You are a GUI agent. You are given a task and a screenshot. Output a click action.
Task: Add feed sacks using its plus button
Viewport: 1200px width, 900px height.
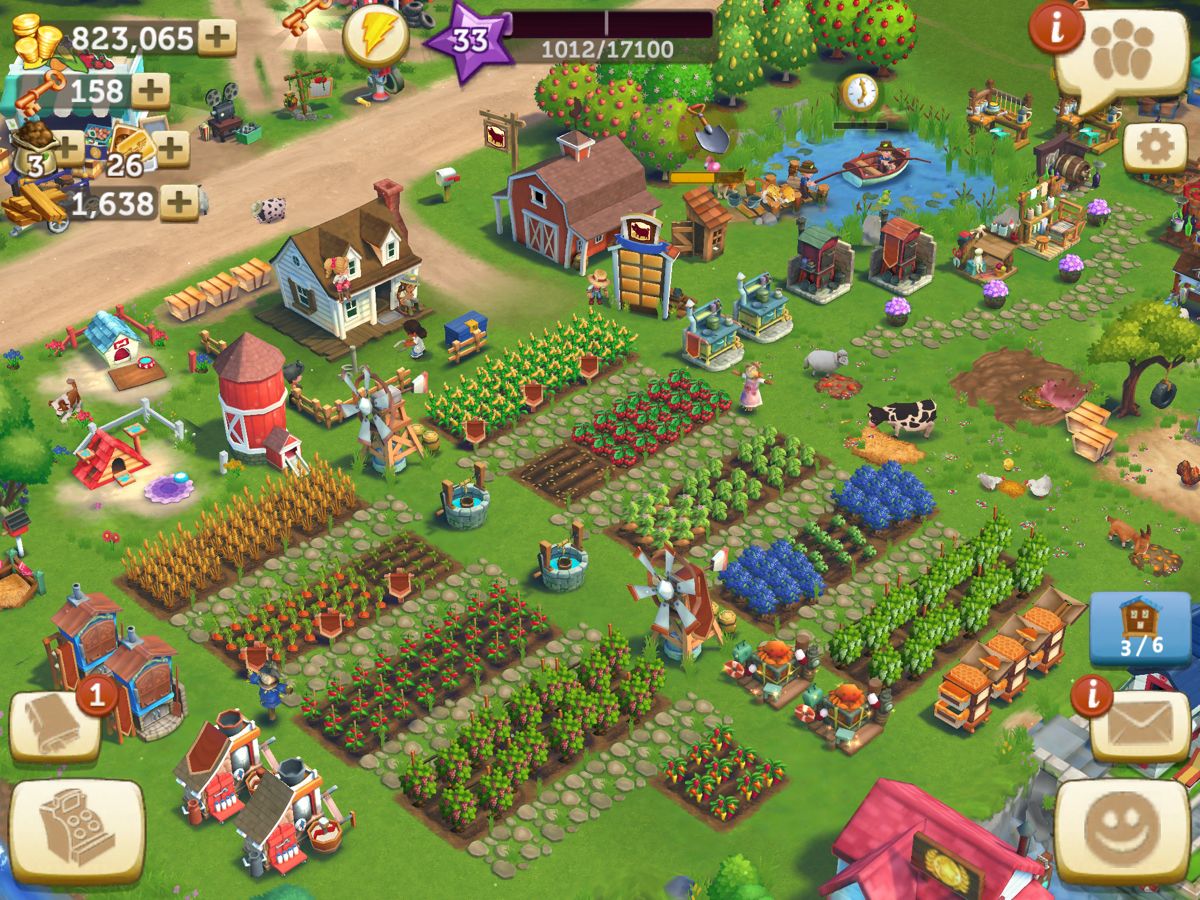click(x=67, y=149)
